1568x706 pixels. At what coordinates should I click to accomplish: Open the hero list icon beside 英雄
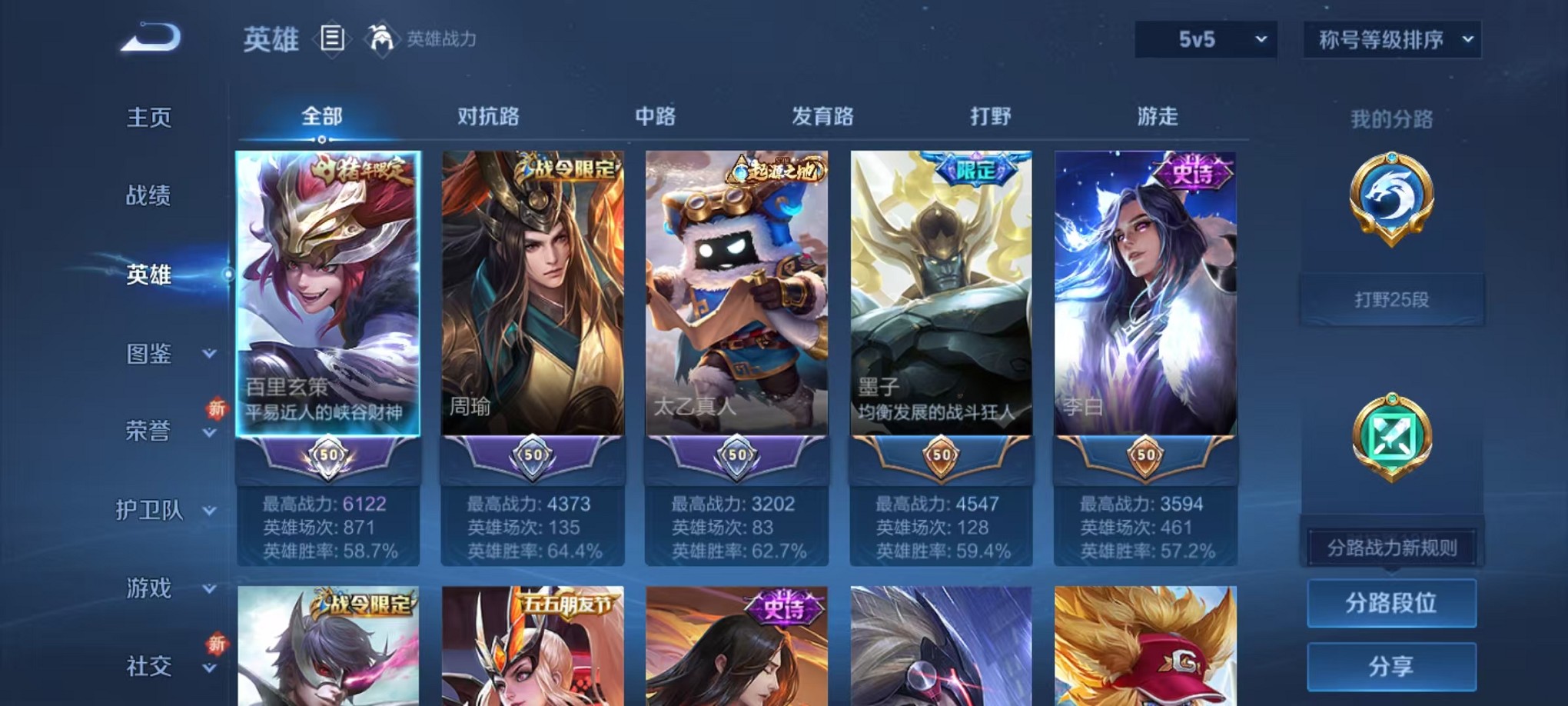(x=332, y=39)
